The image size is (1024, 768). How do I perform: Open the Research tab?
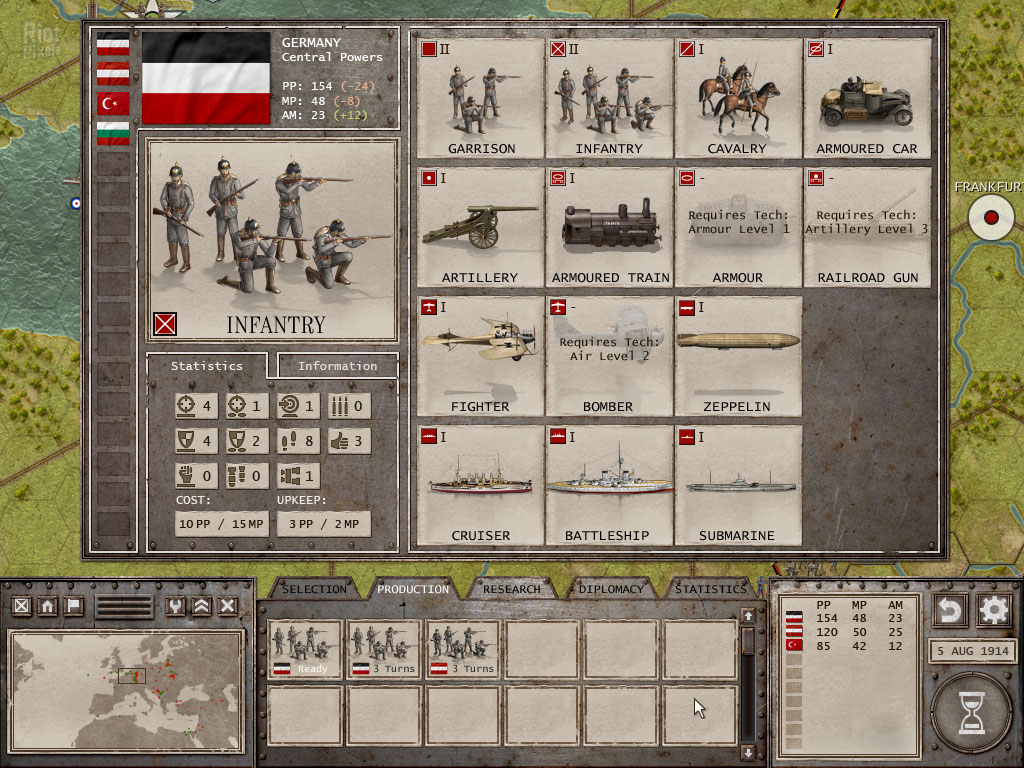tap(512, 589)
